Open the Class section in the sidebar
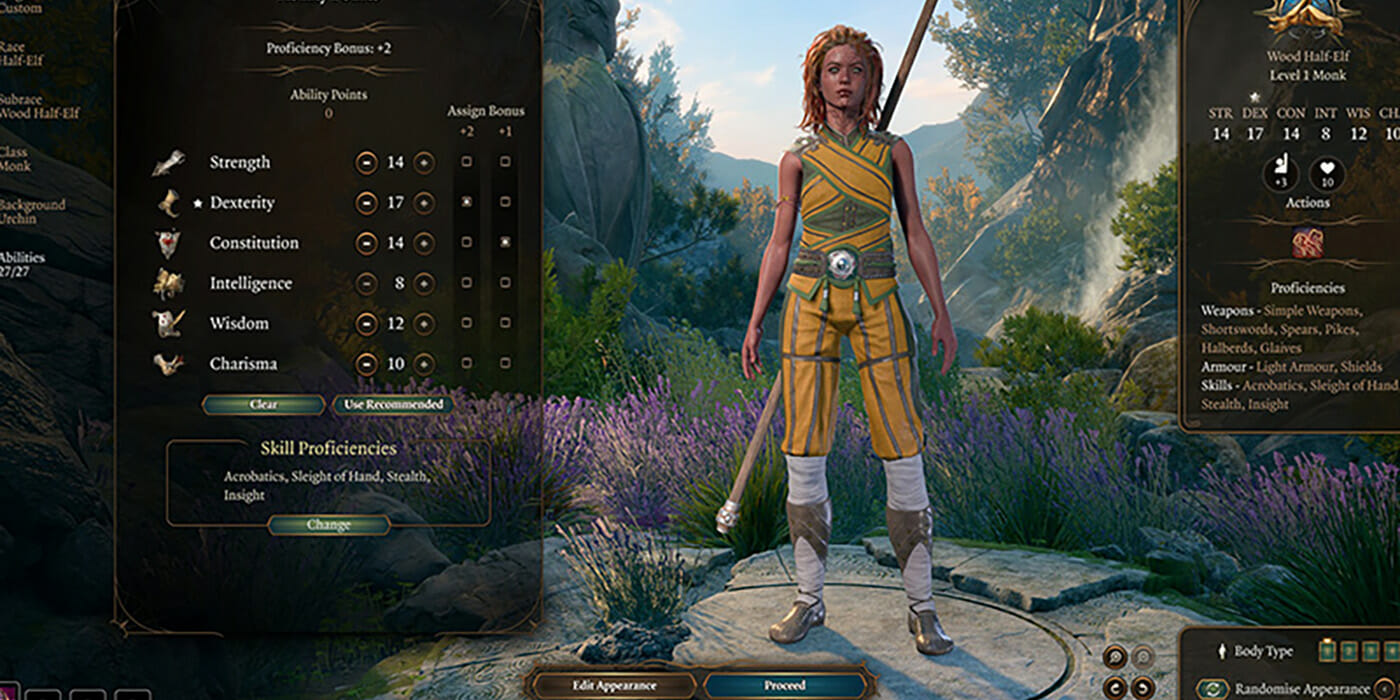Screen dimensions: 1400x700 click(x=16, y=158)
